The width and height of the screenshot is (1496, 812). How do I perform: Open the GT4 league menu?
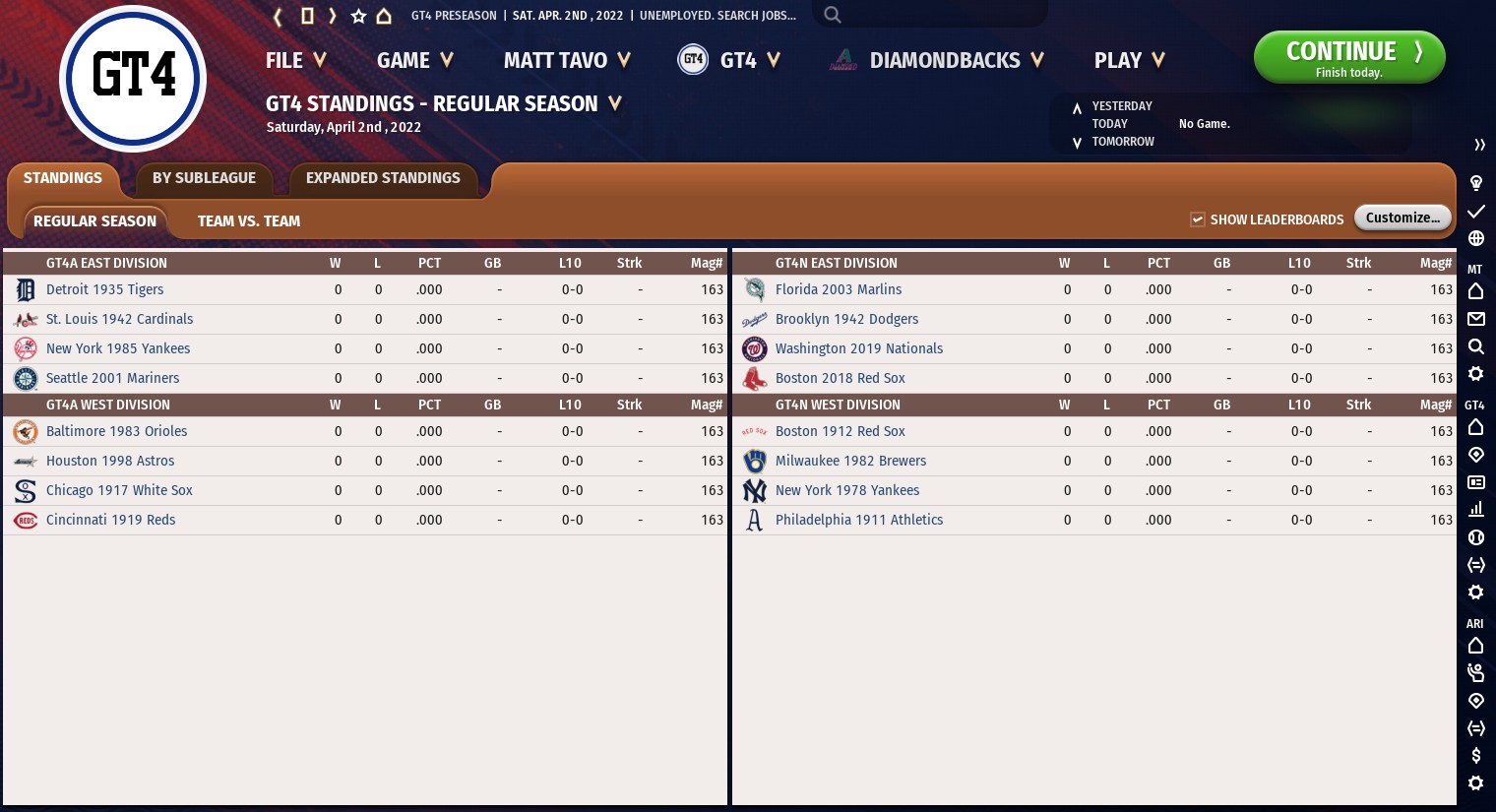pyautogui.click(x=729, y=61)
